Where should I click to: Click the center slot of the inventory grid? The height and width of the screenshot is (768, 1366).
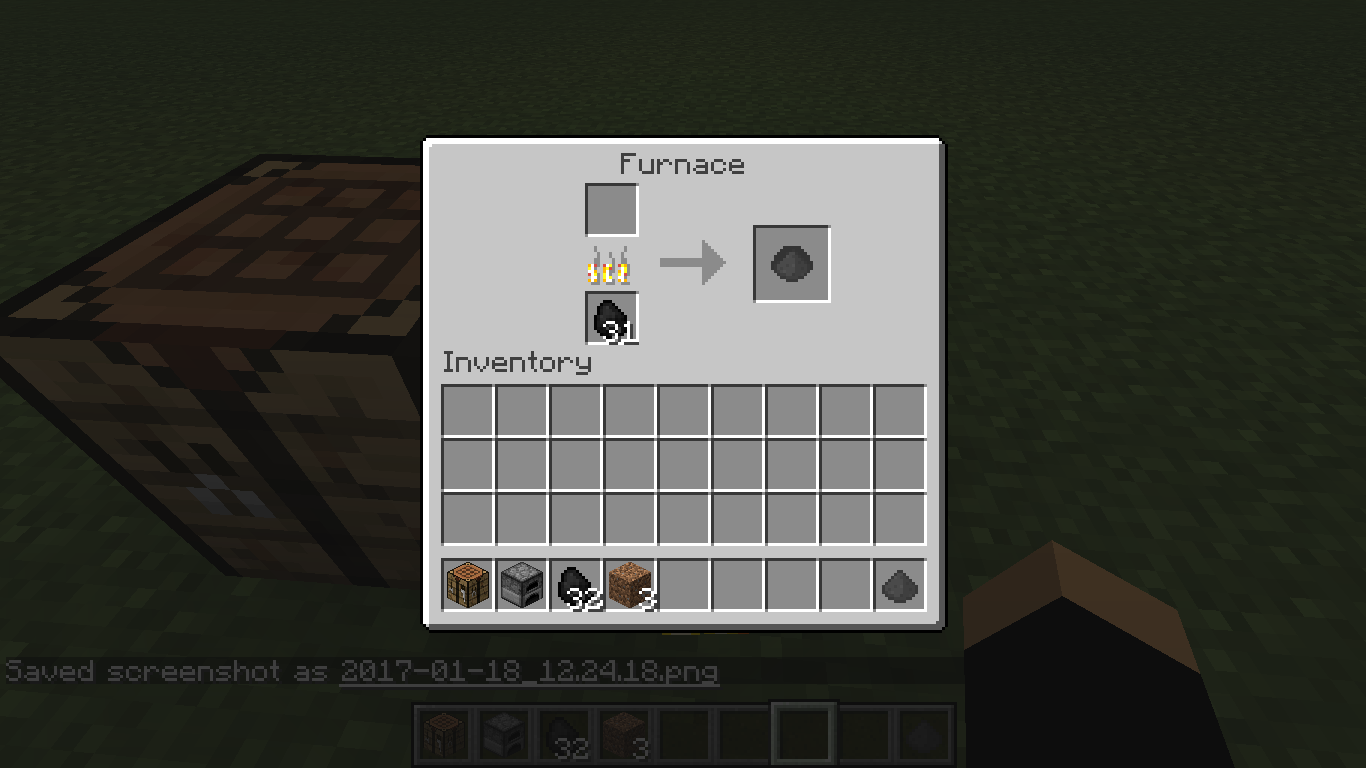coord(683,466)
